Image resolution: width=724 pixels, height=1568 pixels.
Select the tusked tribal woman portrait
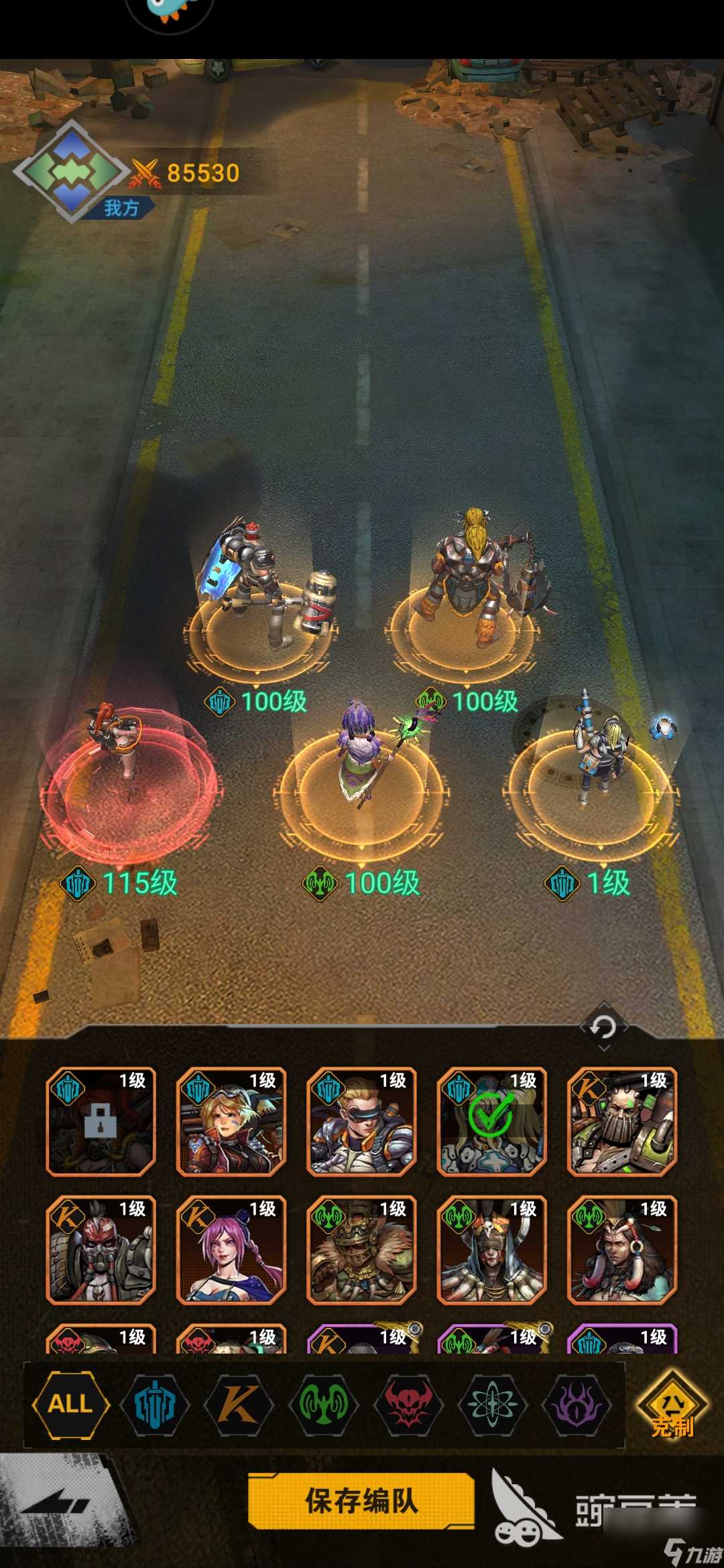tap(622, 1250)
